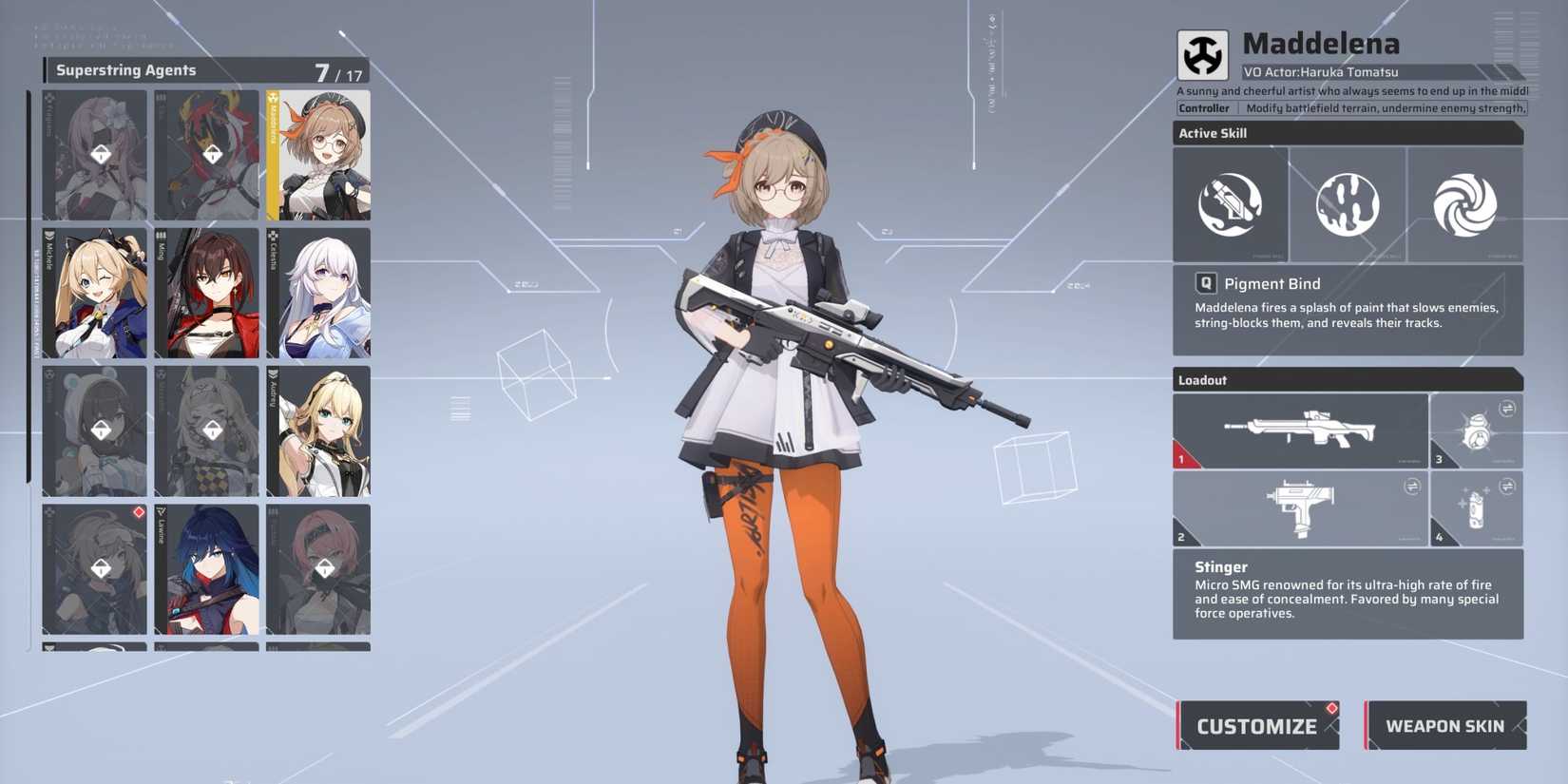Image resolution: width=1568 pixels, height=784 pixels.
Task: Open WEAPON SKIN options
Action: [x=1445, y=725]
